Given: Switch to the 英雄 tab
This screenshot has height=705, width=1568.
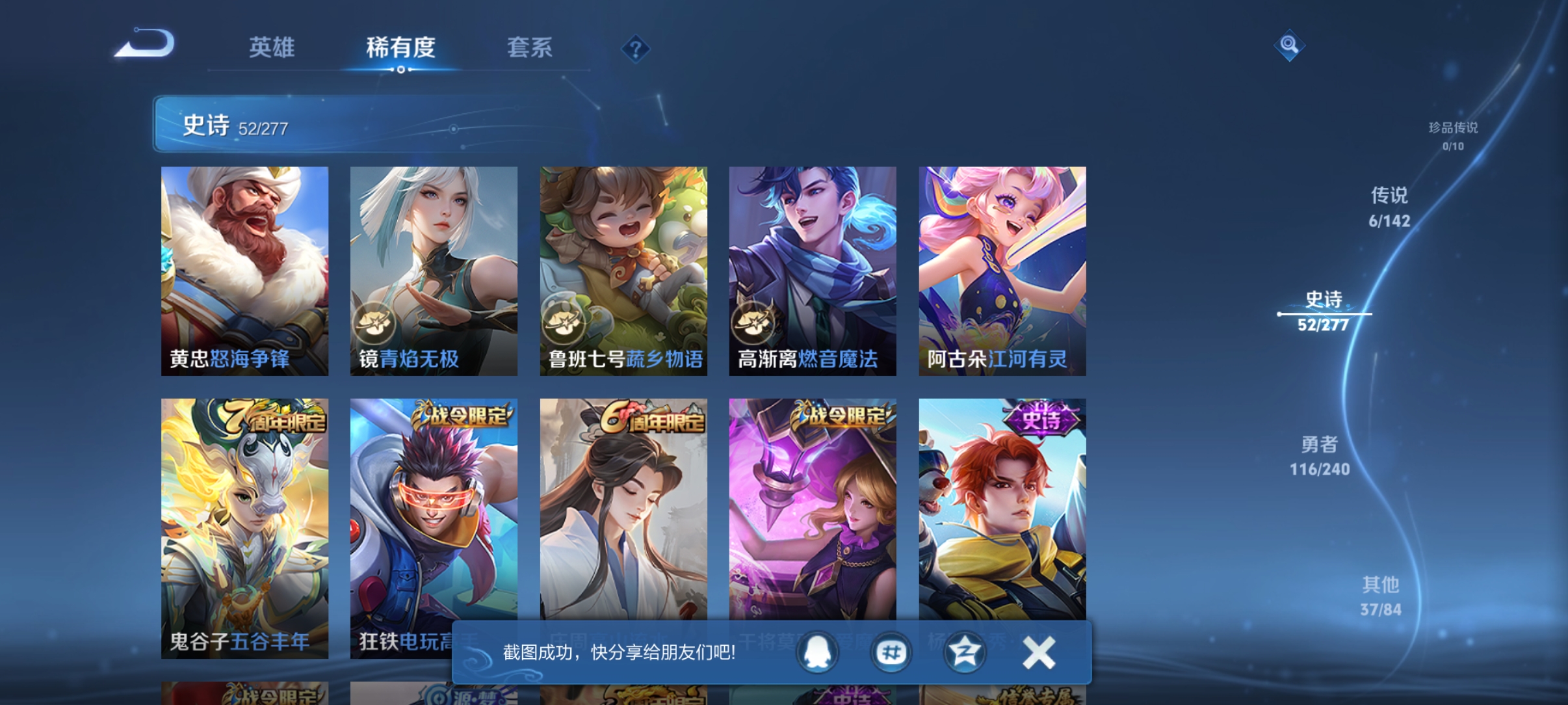Looking at the screenshot, I should [271, 49].
